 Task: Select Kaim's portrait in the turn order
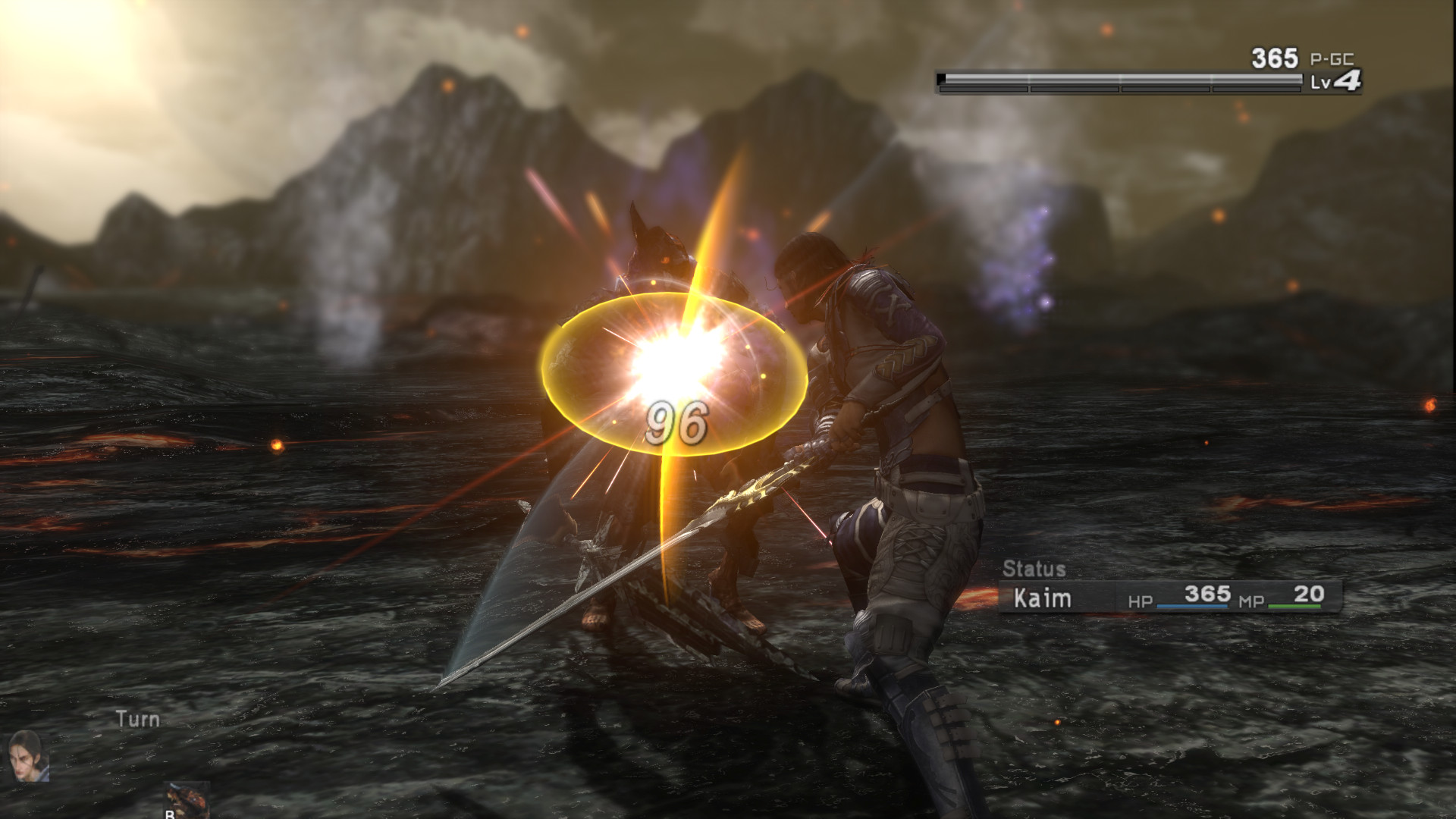pos(30,756)
